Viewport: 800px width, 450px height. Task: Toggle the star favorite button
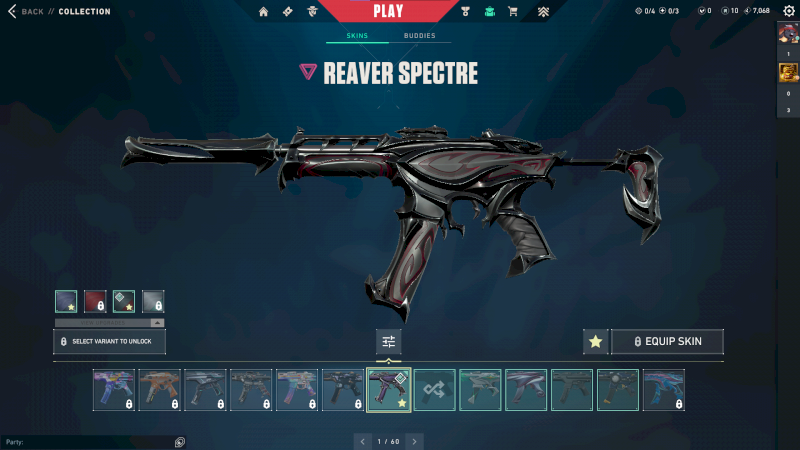point(596,342)
